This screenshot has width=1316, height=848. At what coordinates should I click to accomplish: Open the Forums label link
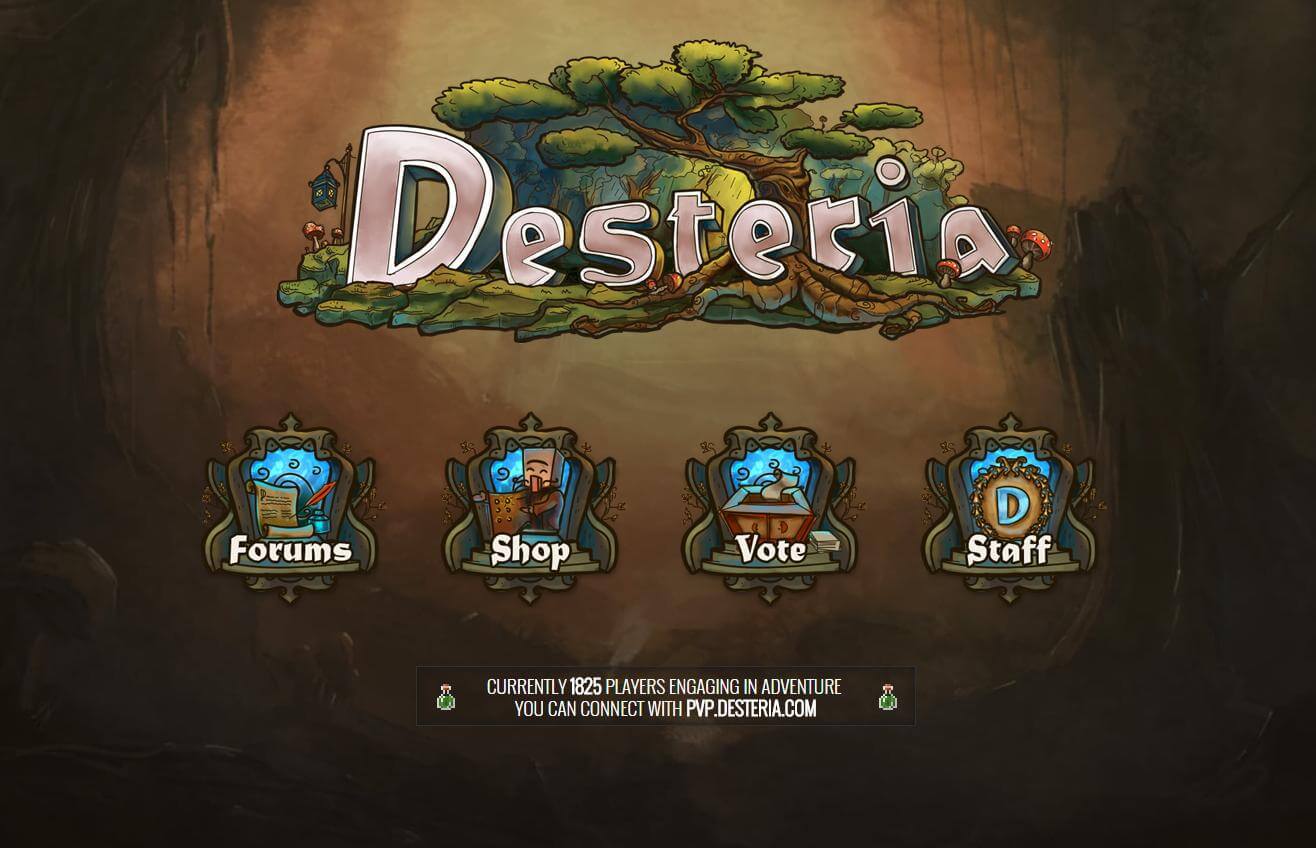click(x=290, y=551)
